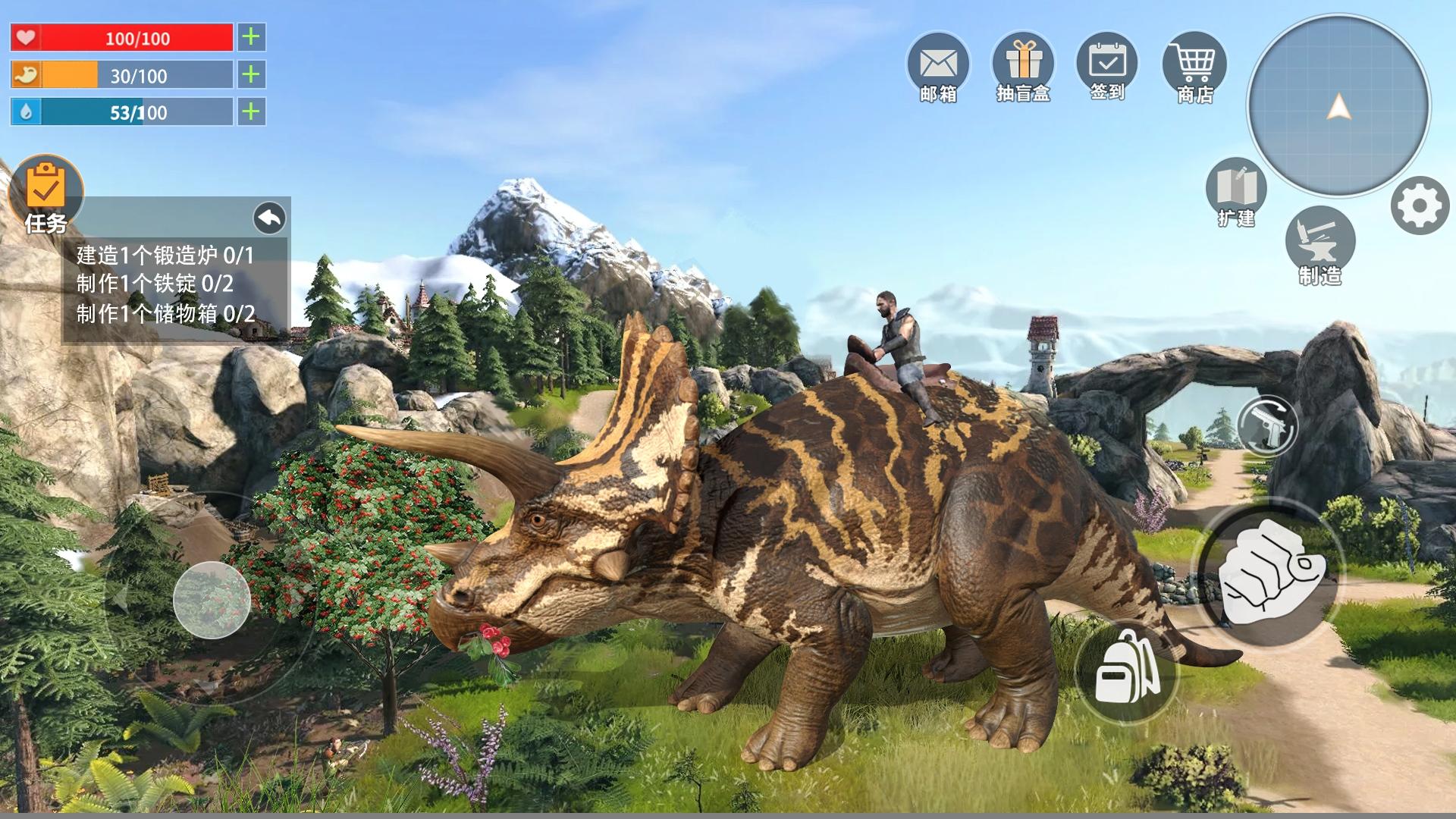Screen dimensions: 1456x819
Task: Open the 签到 daily check-in
Action: 1107,67
